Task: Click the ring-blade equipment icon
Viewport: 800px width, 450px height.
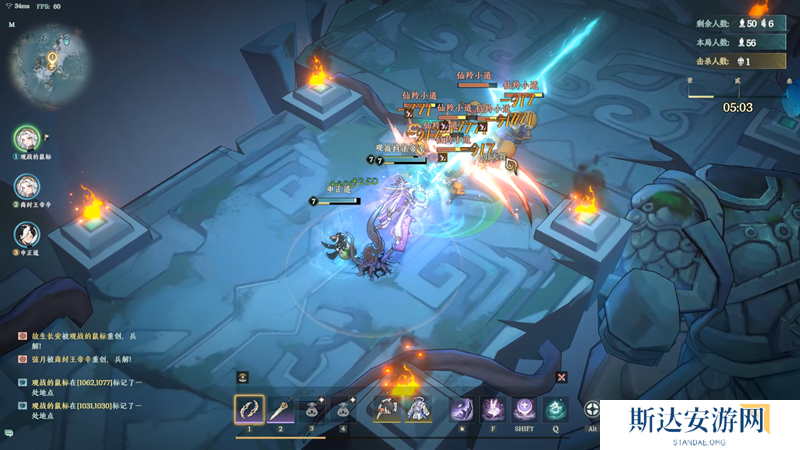Action: click(387, 409)
